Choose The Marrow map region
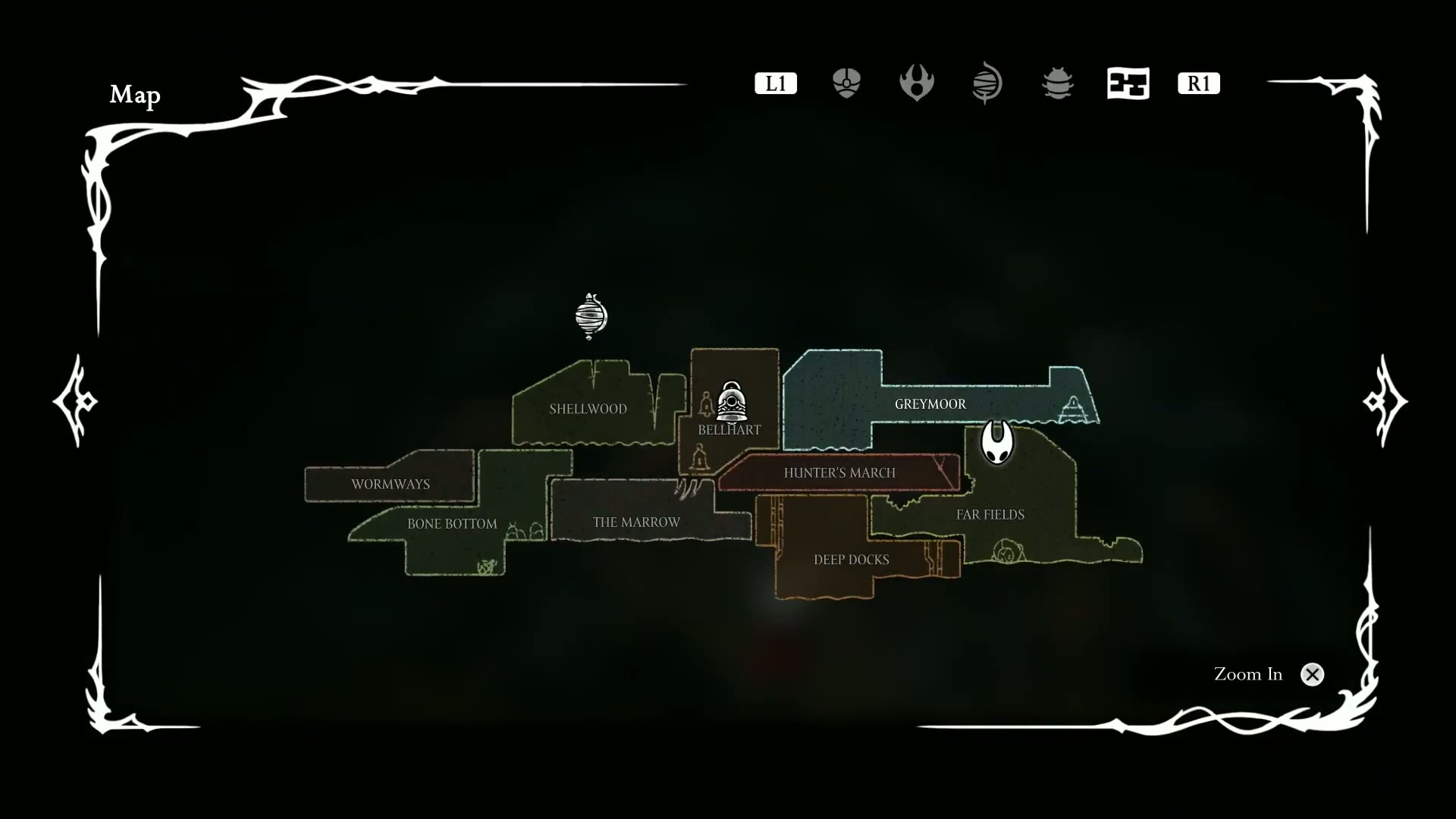Image resolution: width=1456 pixels, height=819 pixels. (x=636, y=522)
